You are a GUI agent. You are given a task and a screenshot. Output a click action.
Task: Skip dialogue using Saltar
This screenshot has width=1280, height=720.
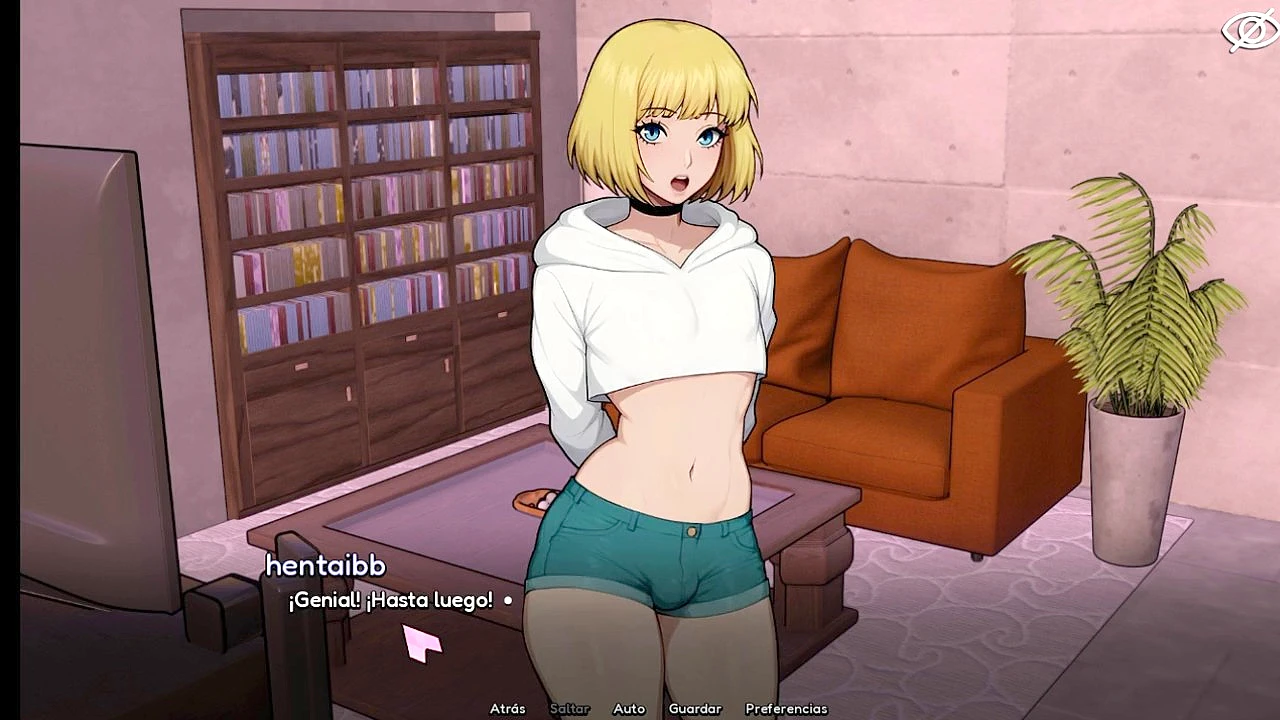[569, 709]
